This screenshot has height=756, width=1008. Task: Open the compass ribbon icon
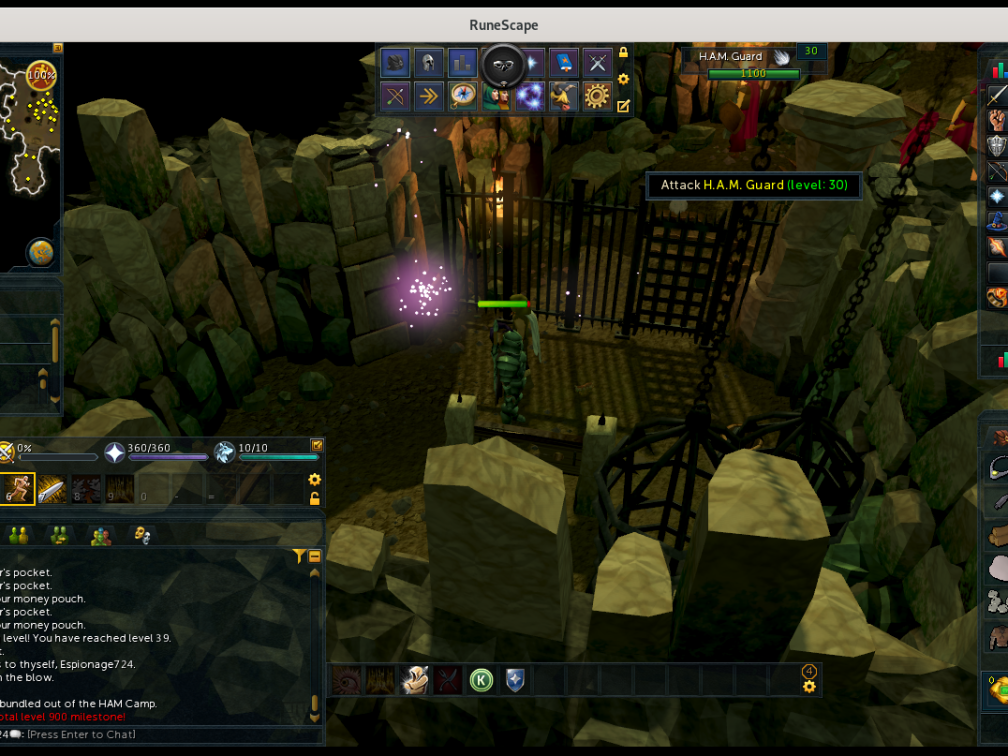click(462, 96)
